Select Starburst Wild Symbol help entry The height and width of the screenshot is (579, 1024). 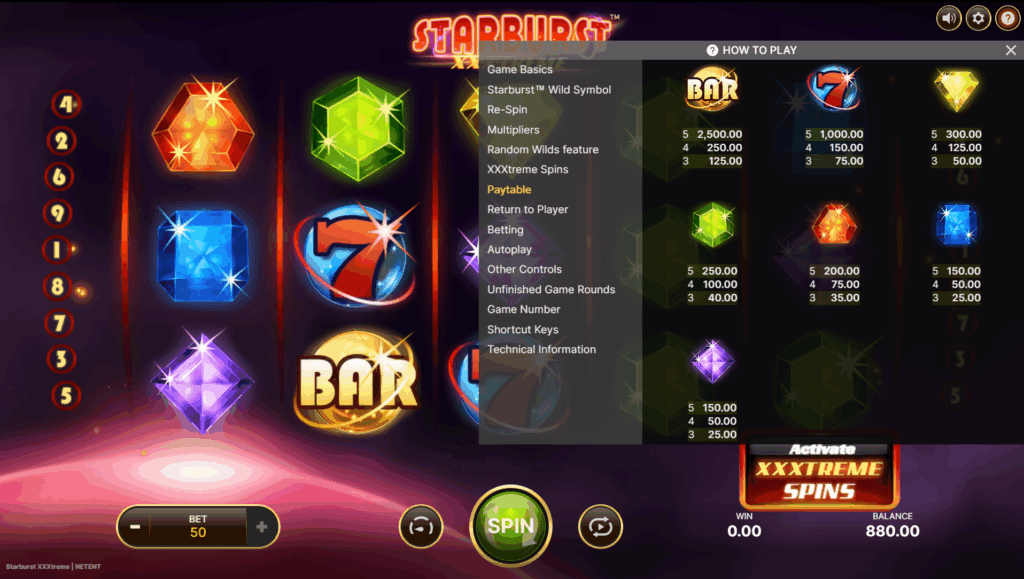[549, 90]
